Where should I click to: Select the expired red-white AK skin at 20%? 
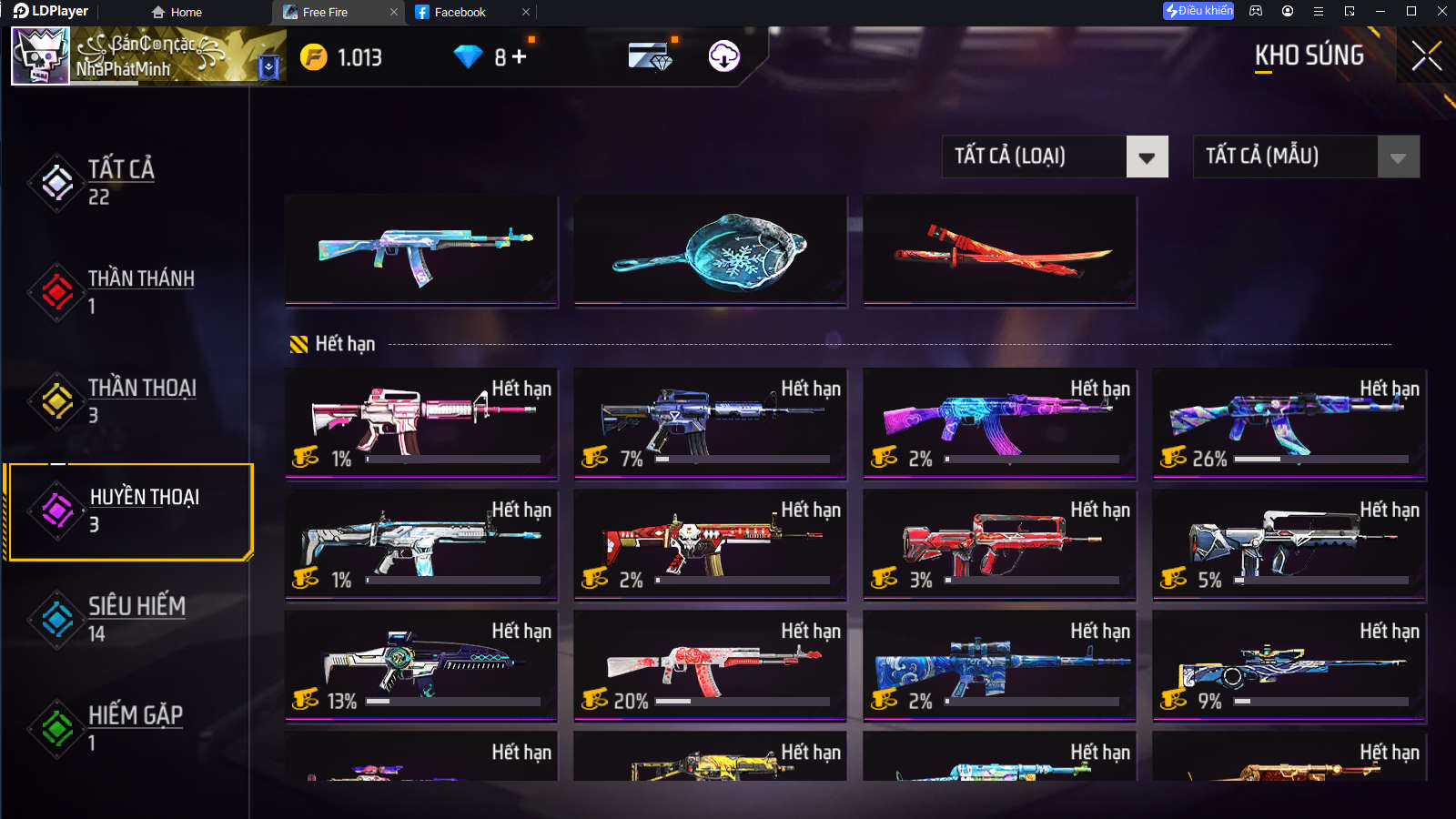point(711,665)
